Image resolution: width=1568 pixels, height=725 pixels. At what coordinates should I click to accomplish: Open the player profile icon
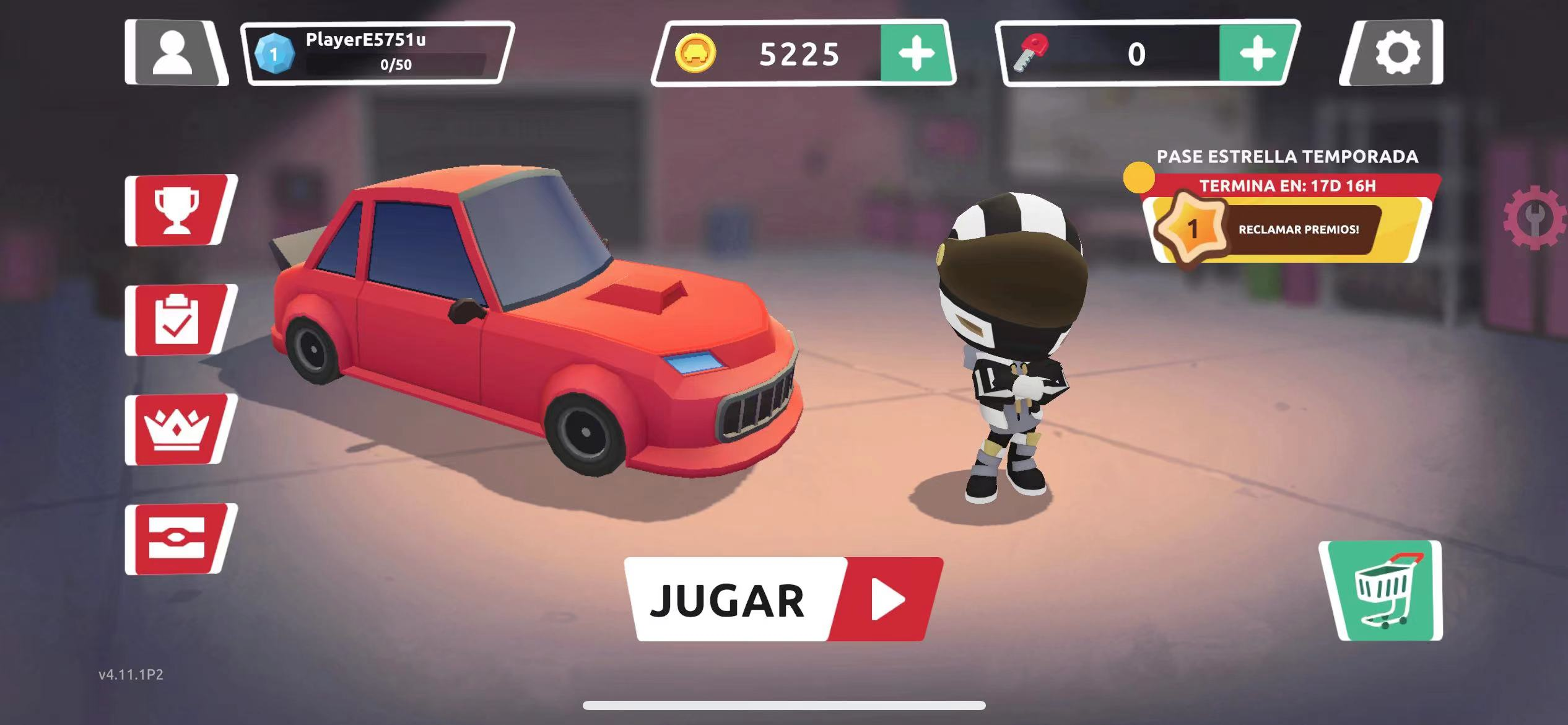click(175, 53)
